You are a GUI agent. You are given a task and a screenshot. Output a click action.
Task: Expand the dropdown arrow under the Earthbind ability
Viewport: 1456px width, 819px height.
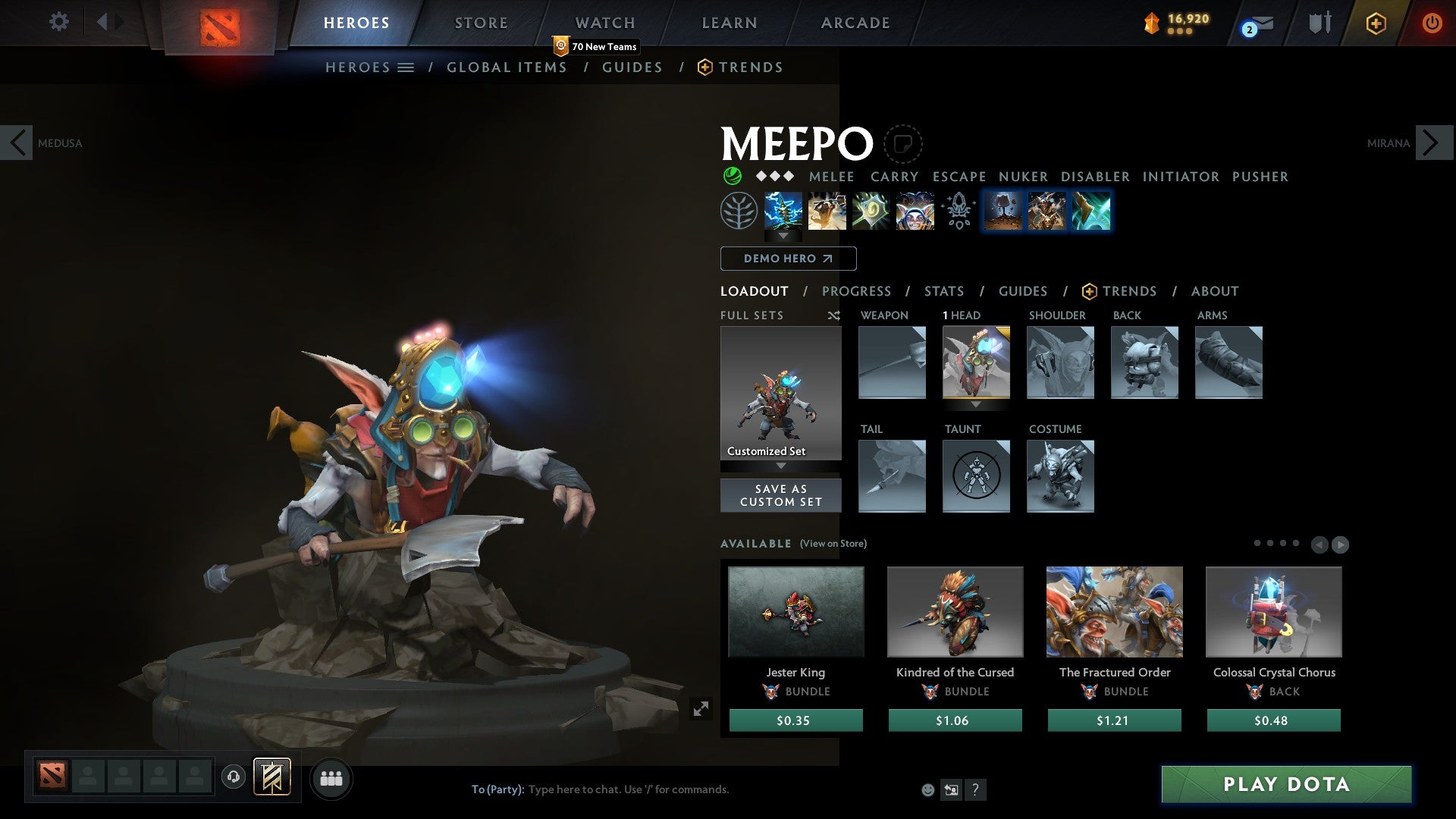(x=781, y=237)
